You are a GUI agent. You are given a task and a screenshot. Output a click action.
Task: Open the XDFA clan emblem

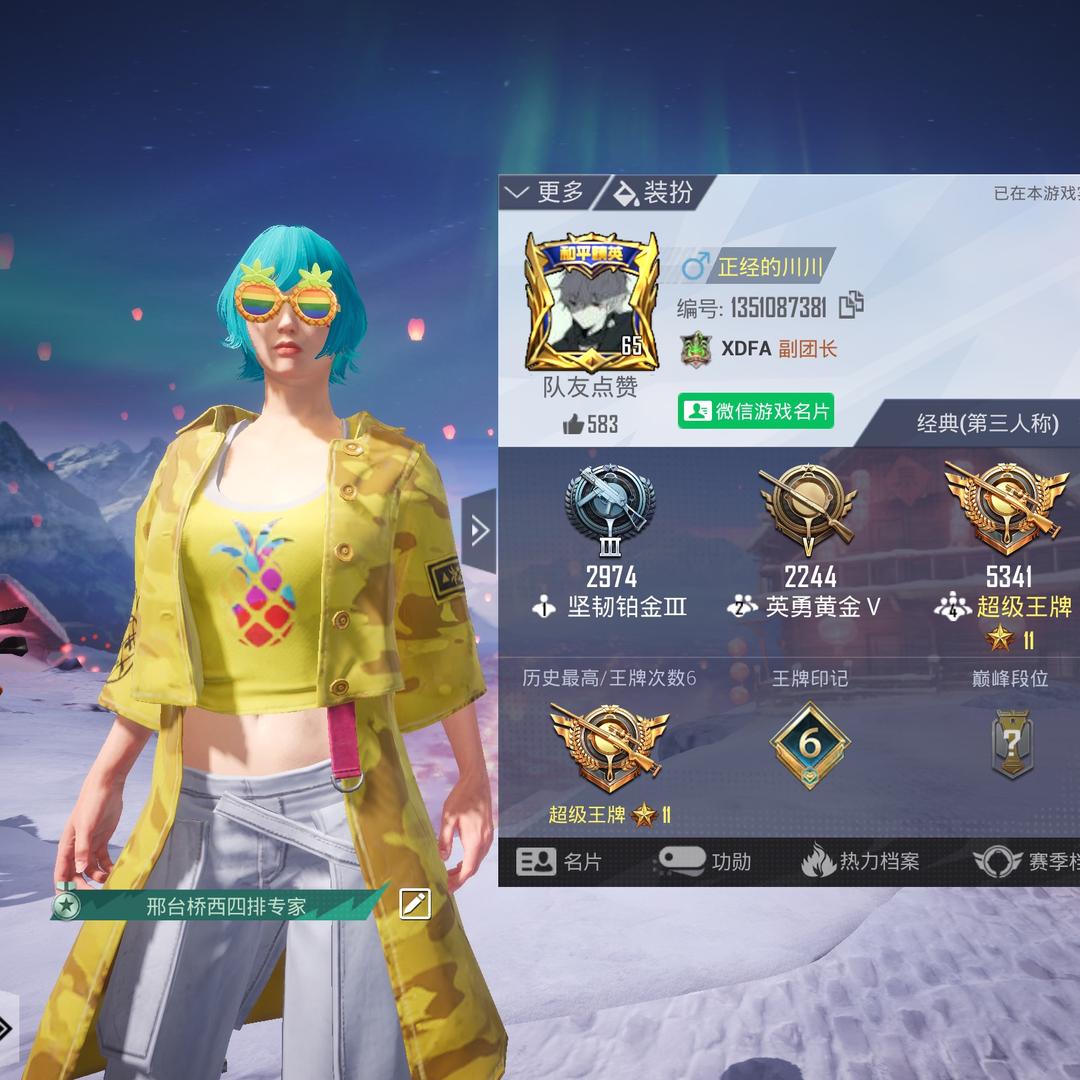point(695,349)
